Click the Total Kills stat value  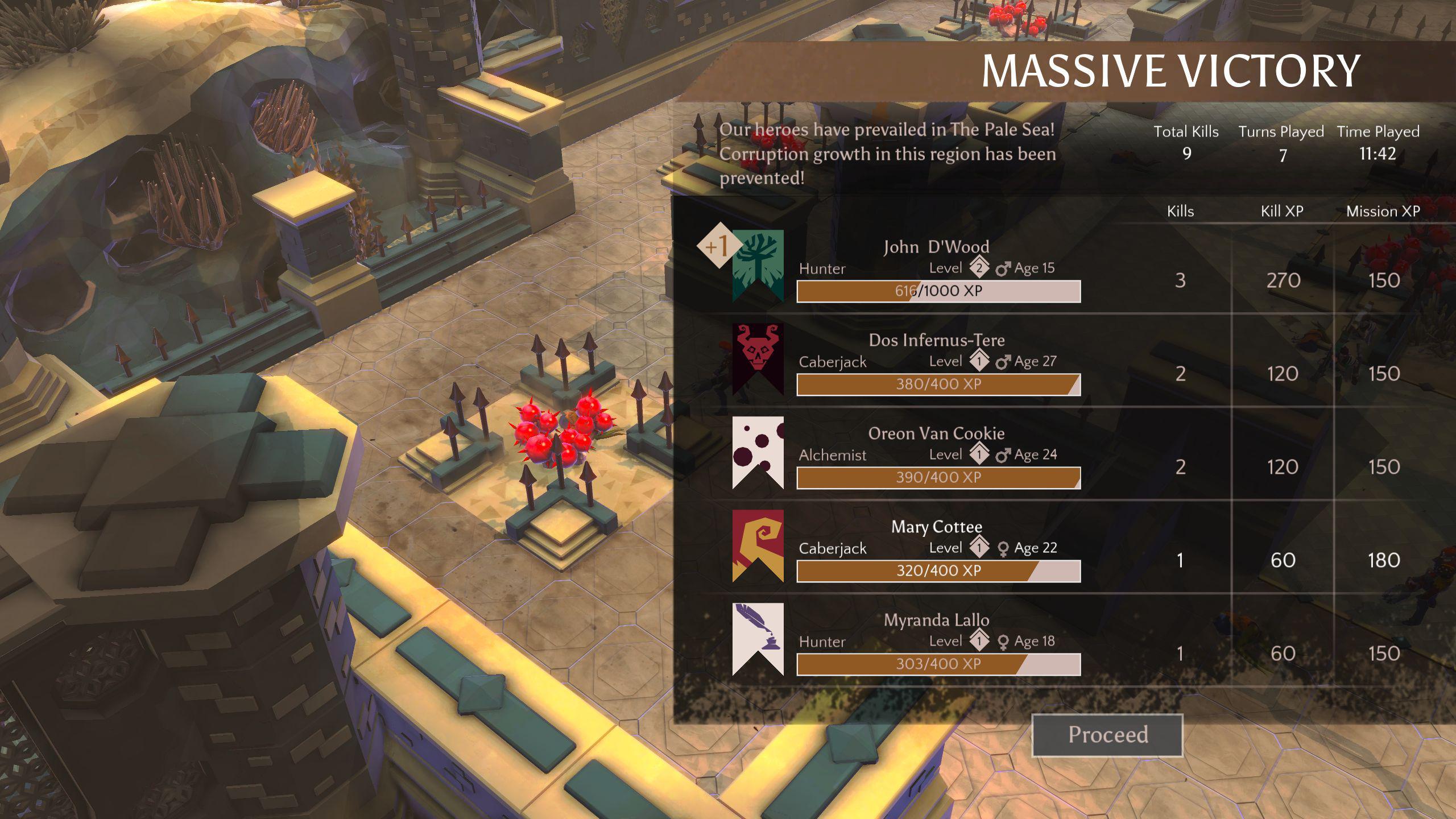(1188, 152)
